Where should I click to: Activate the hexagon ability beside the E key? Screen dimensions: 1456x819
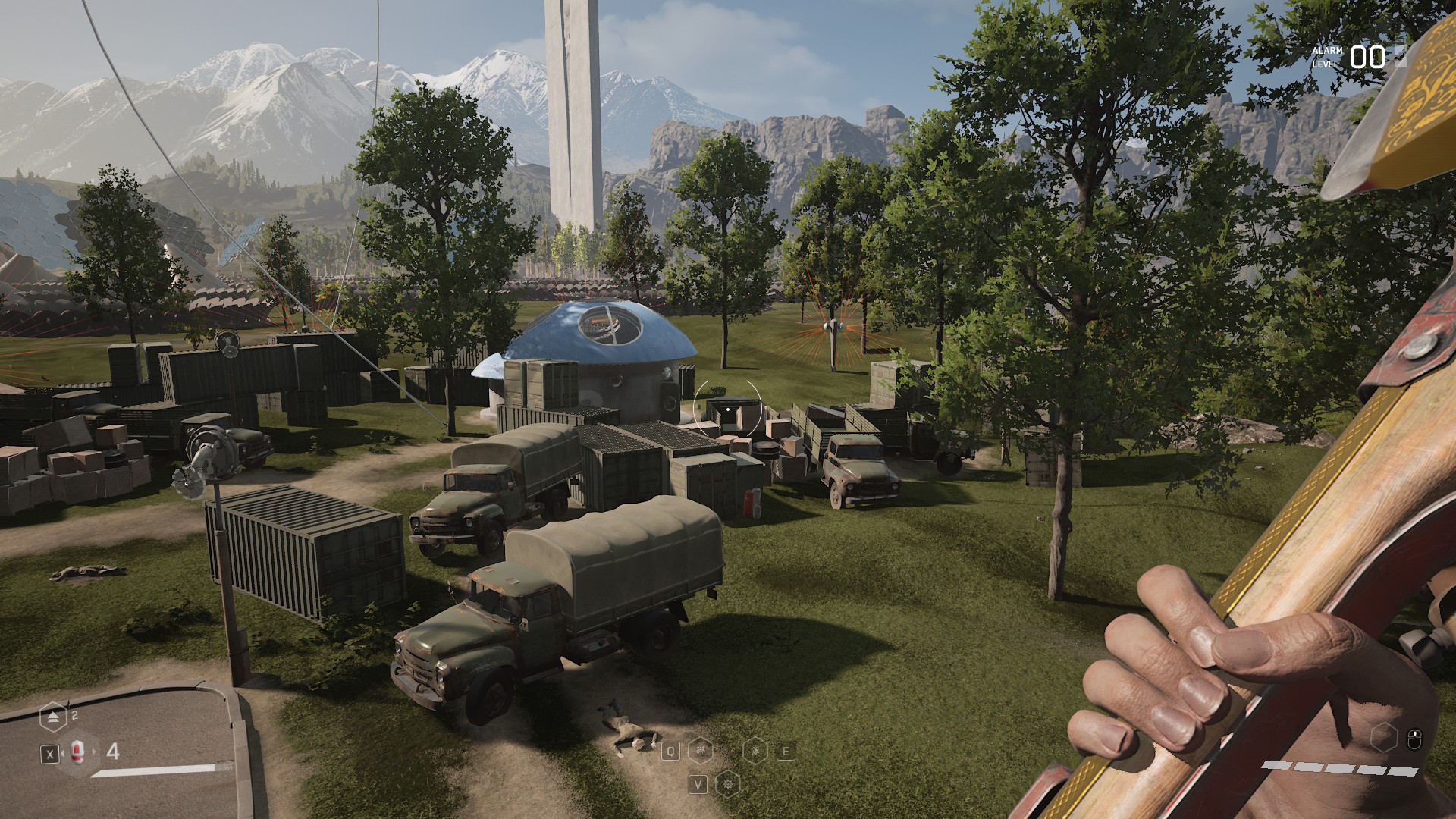tap(755, 752)
